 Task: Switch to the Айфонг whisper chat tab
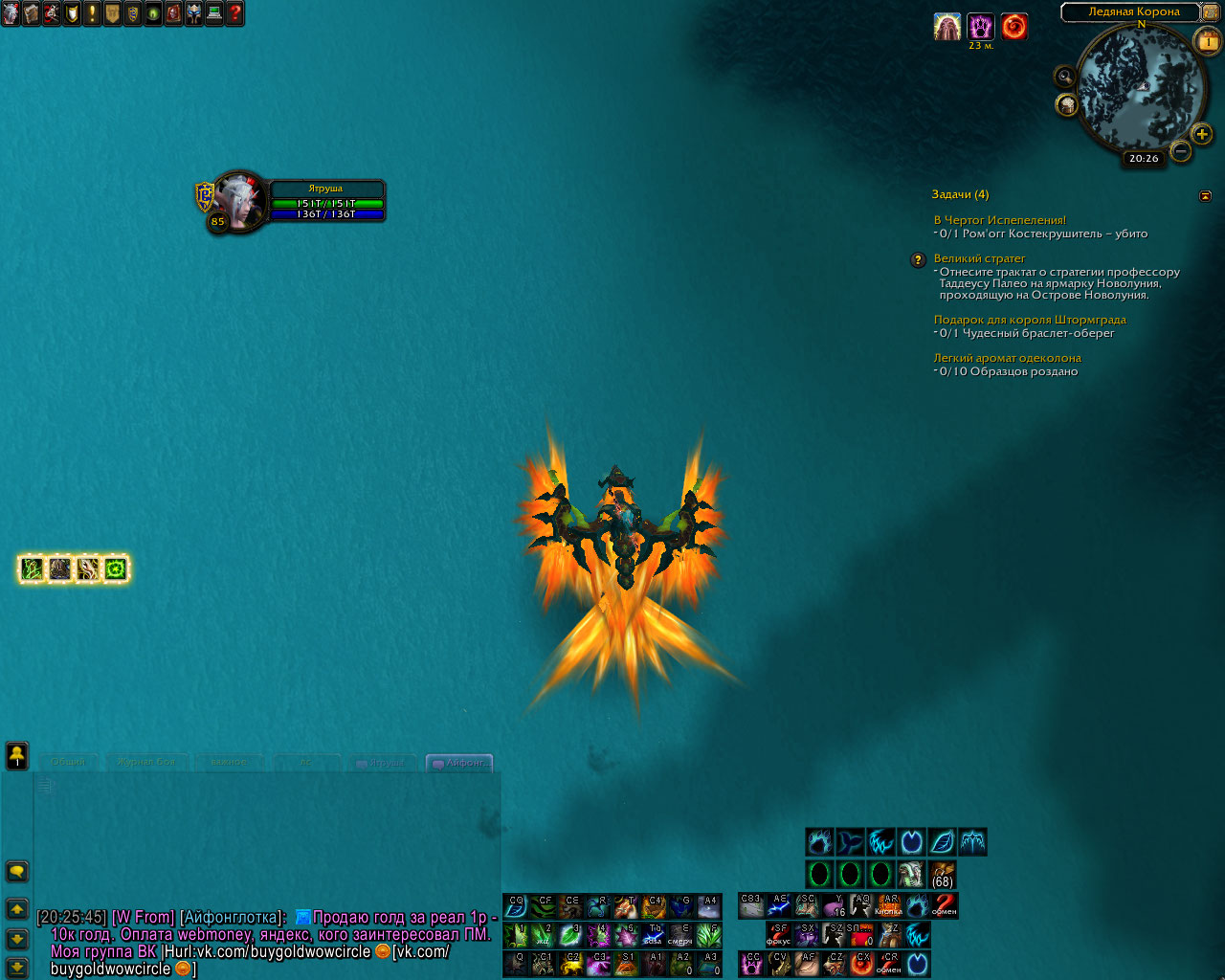(460, 763)
